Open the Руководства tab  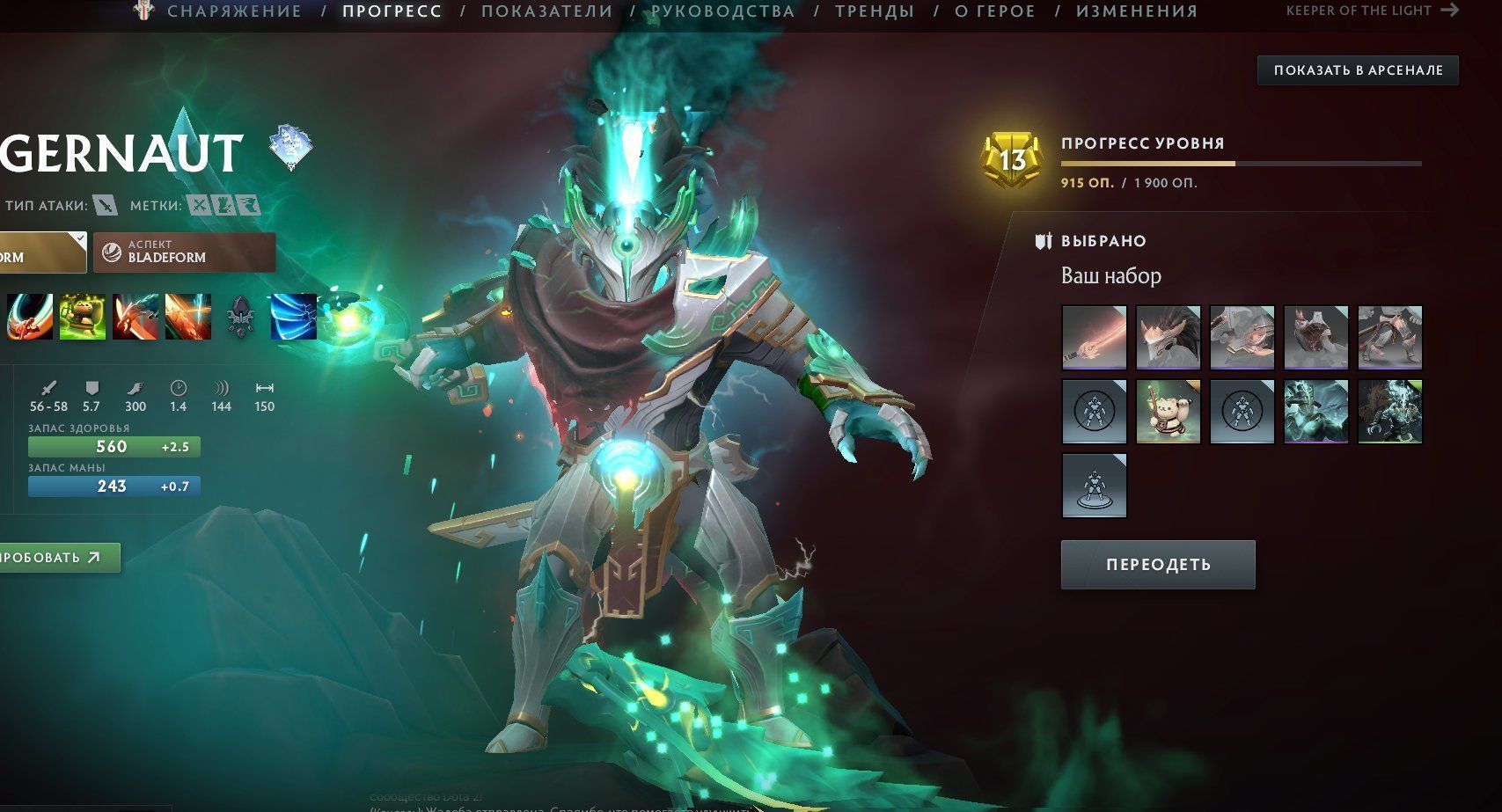[x=722, y=11]
